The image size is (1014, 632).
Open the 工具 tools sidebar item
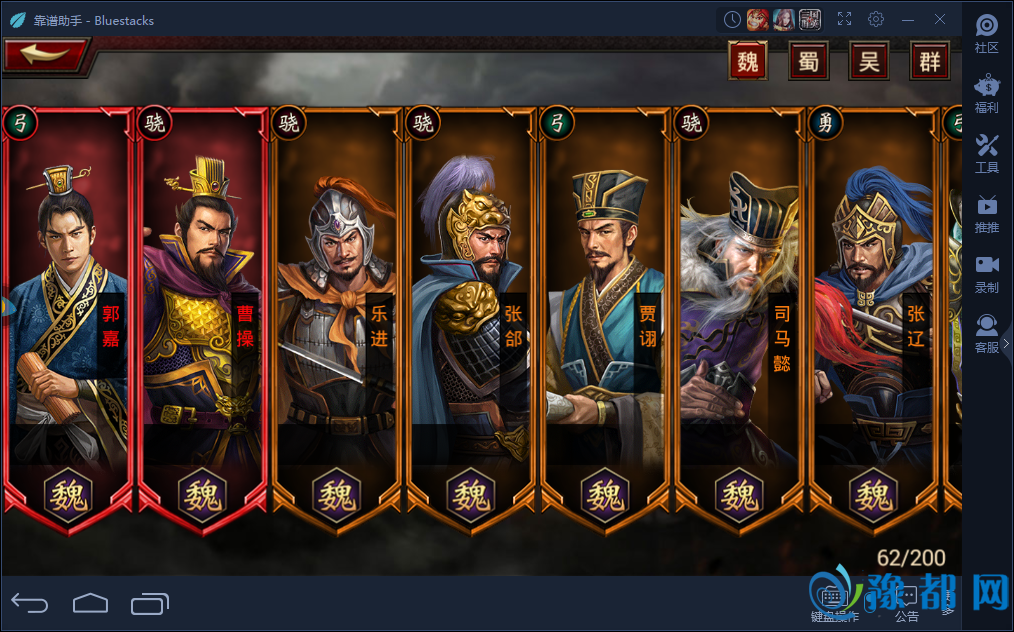(987, 154)
